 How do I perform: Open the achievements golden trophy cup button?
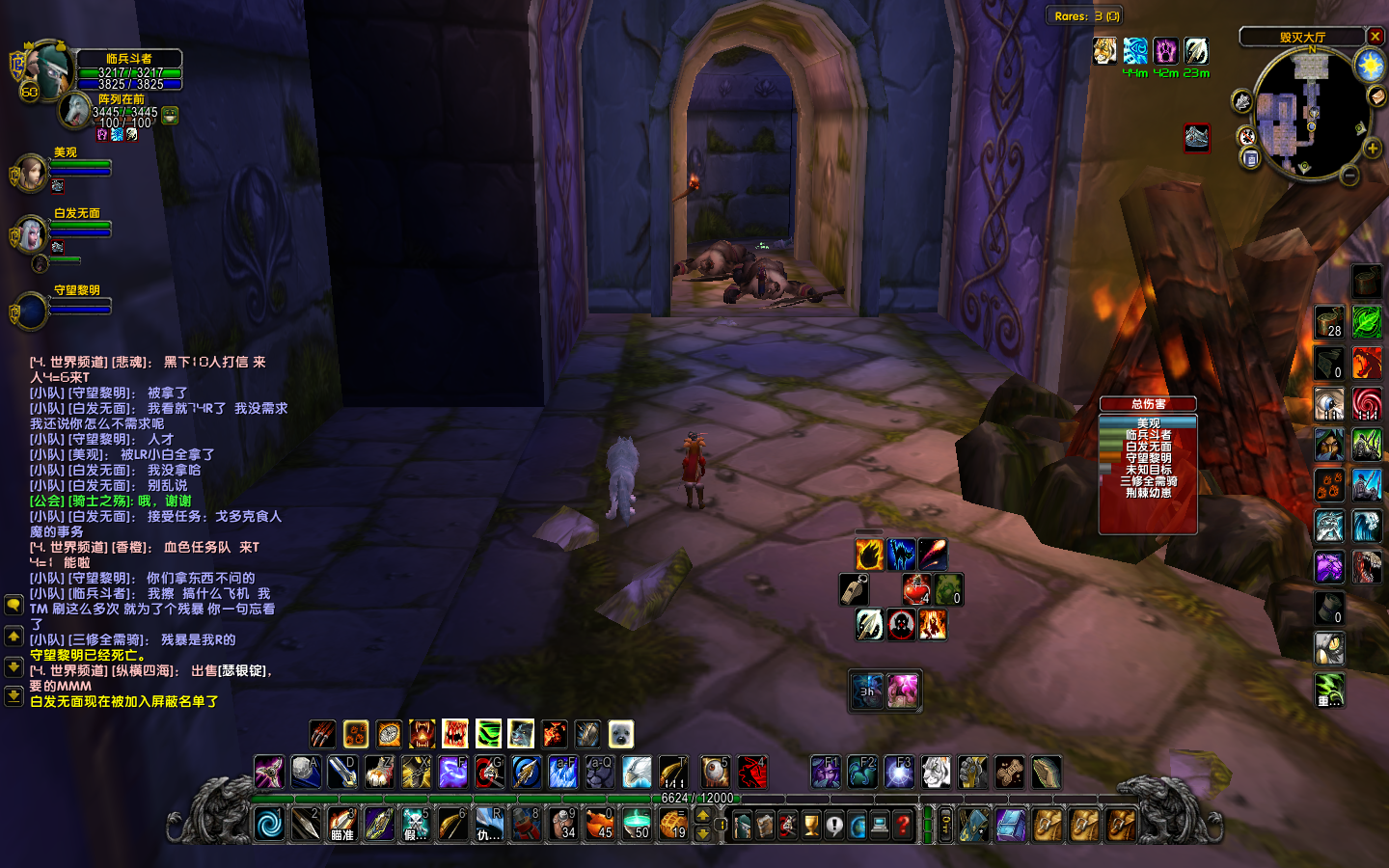[x=811, y=826]
